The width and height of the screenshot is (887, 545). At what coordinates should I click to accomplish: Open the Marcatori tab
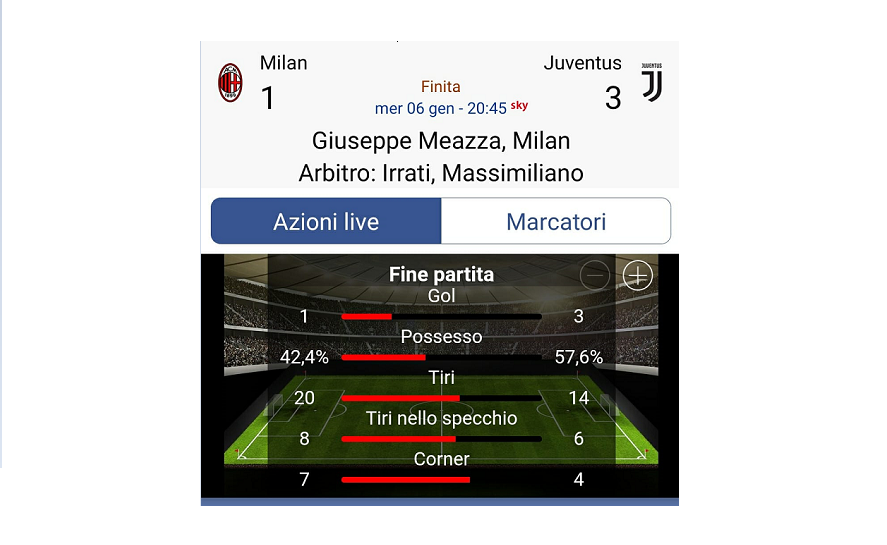click(x=556, y=221)
